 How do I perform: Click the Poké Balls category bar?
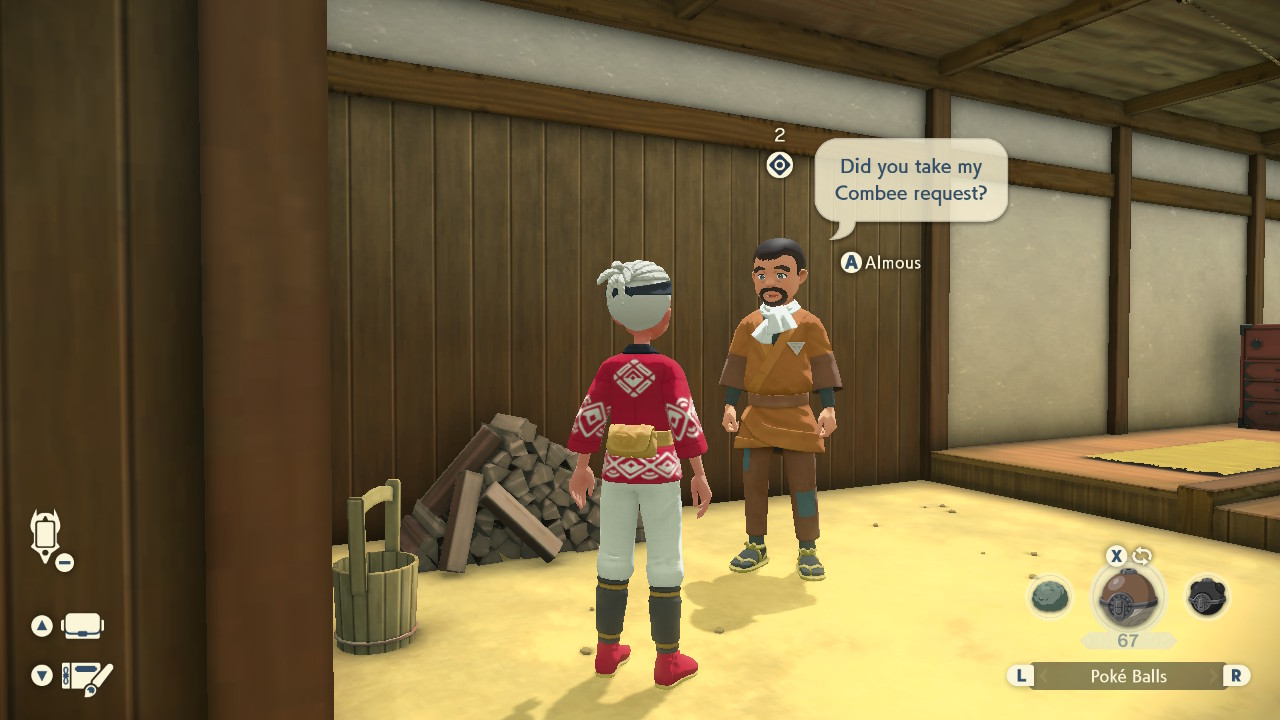(1128, 676)
